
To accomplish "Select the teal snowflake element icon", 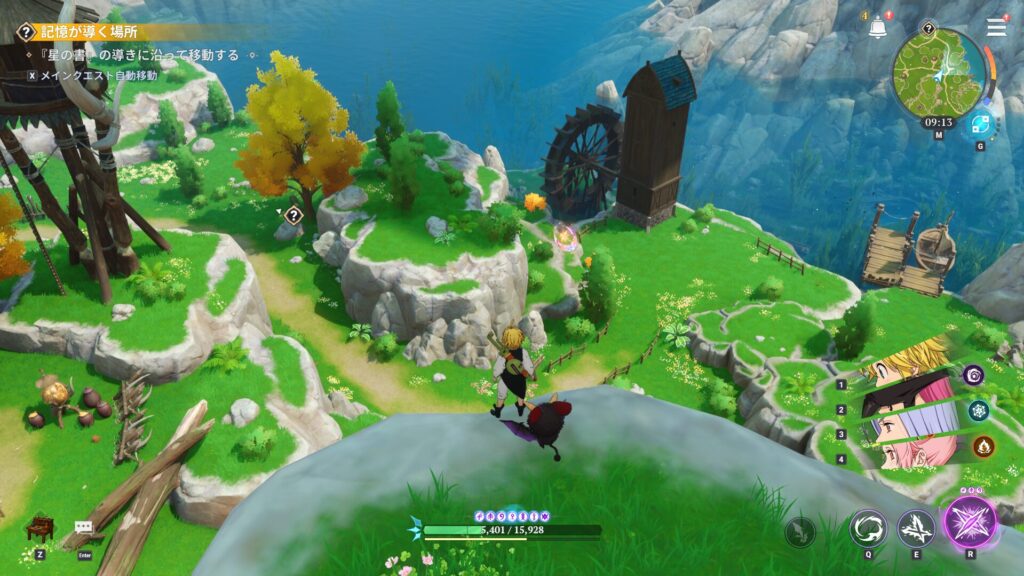I will point(978,410).
